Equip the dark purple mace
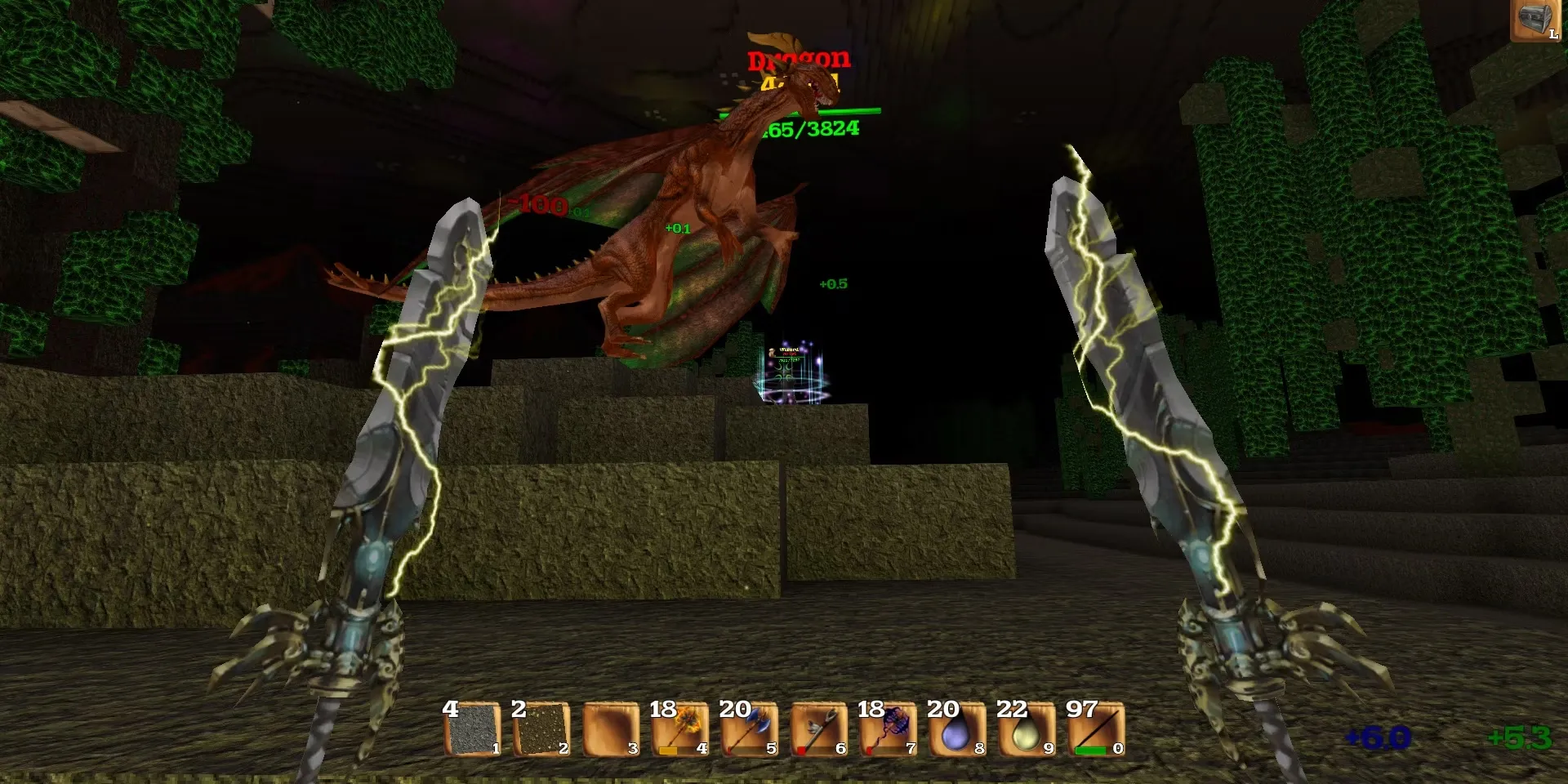This screenshot has height=784, width=1568. (x=889, y=729)
